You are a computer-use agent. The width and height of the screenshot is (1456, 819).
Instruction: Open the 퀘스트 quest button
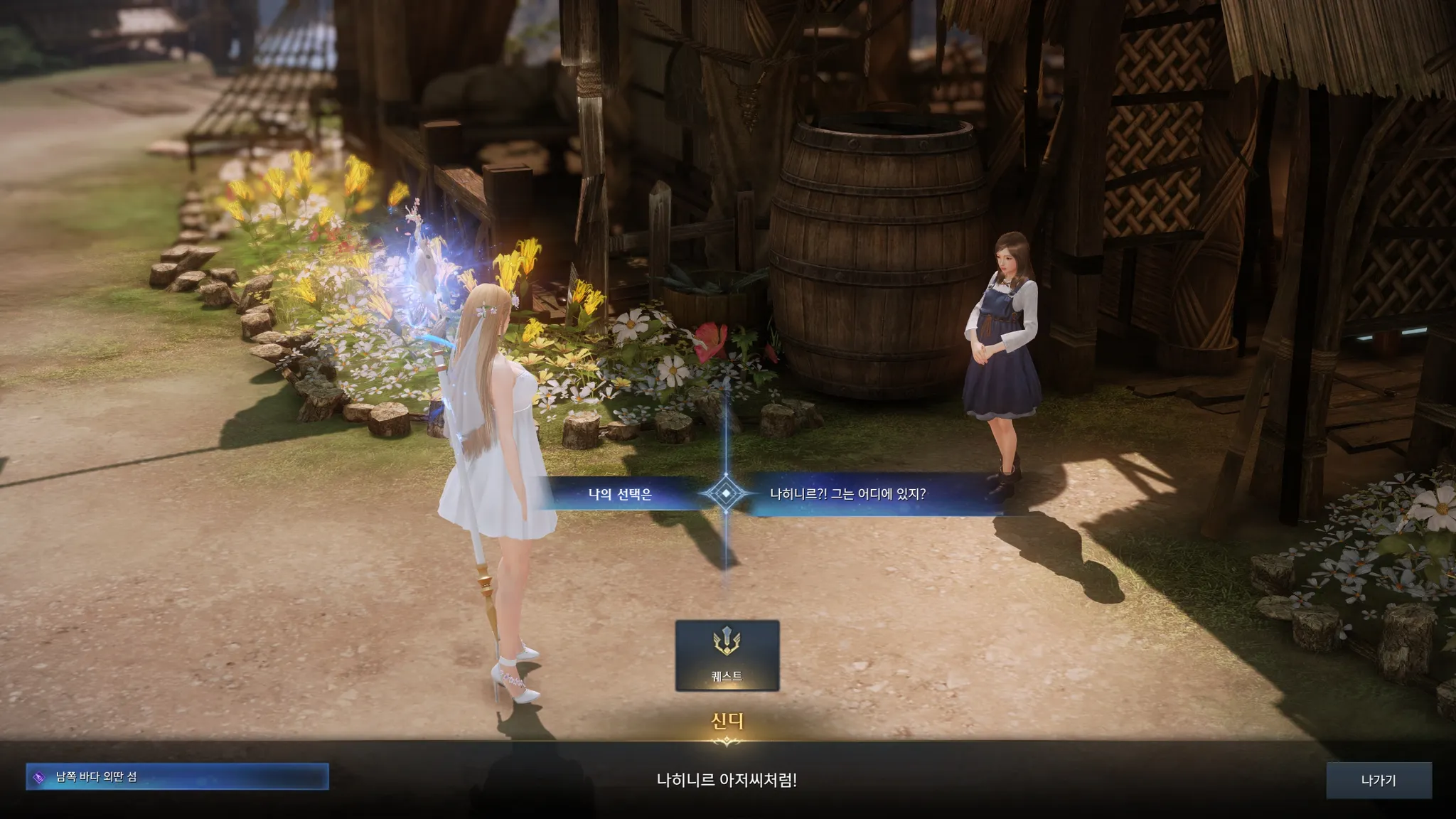pyautogui.click(x=727, y=655)
